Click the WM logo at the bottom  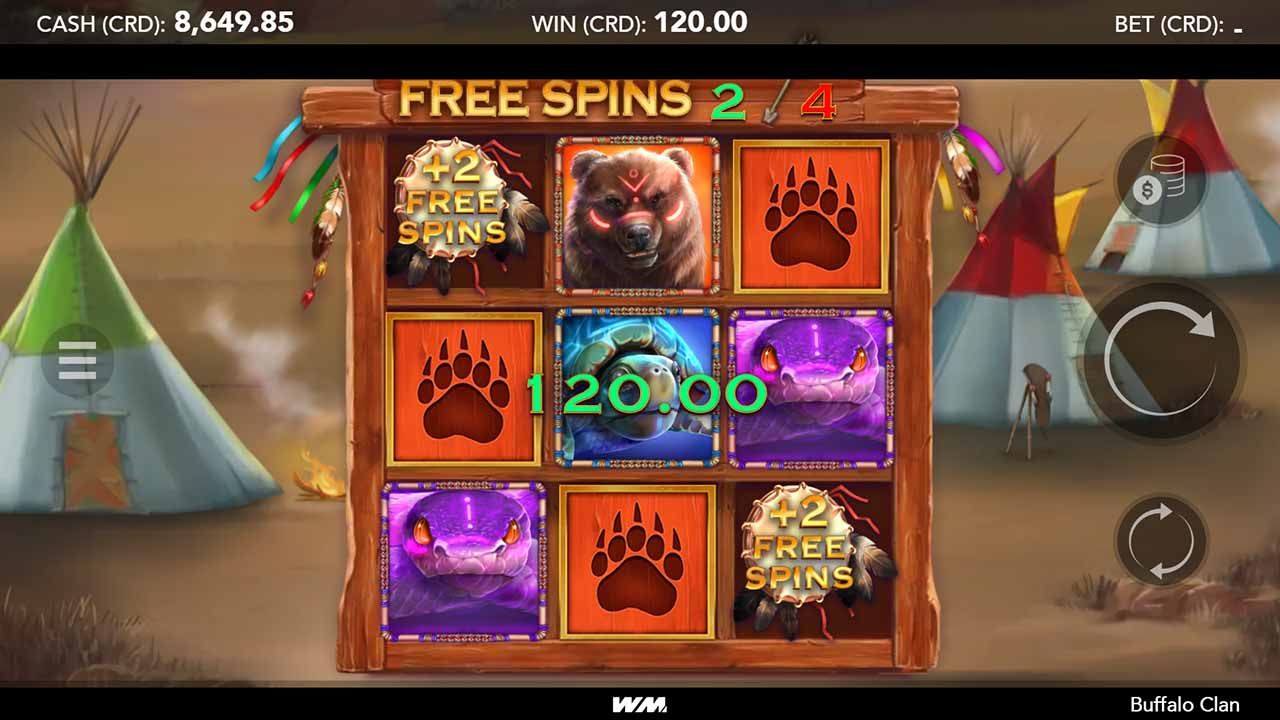tap(640, 703)
